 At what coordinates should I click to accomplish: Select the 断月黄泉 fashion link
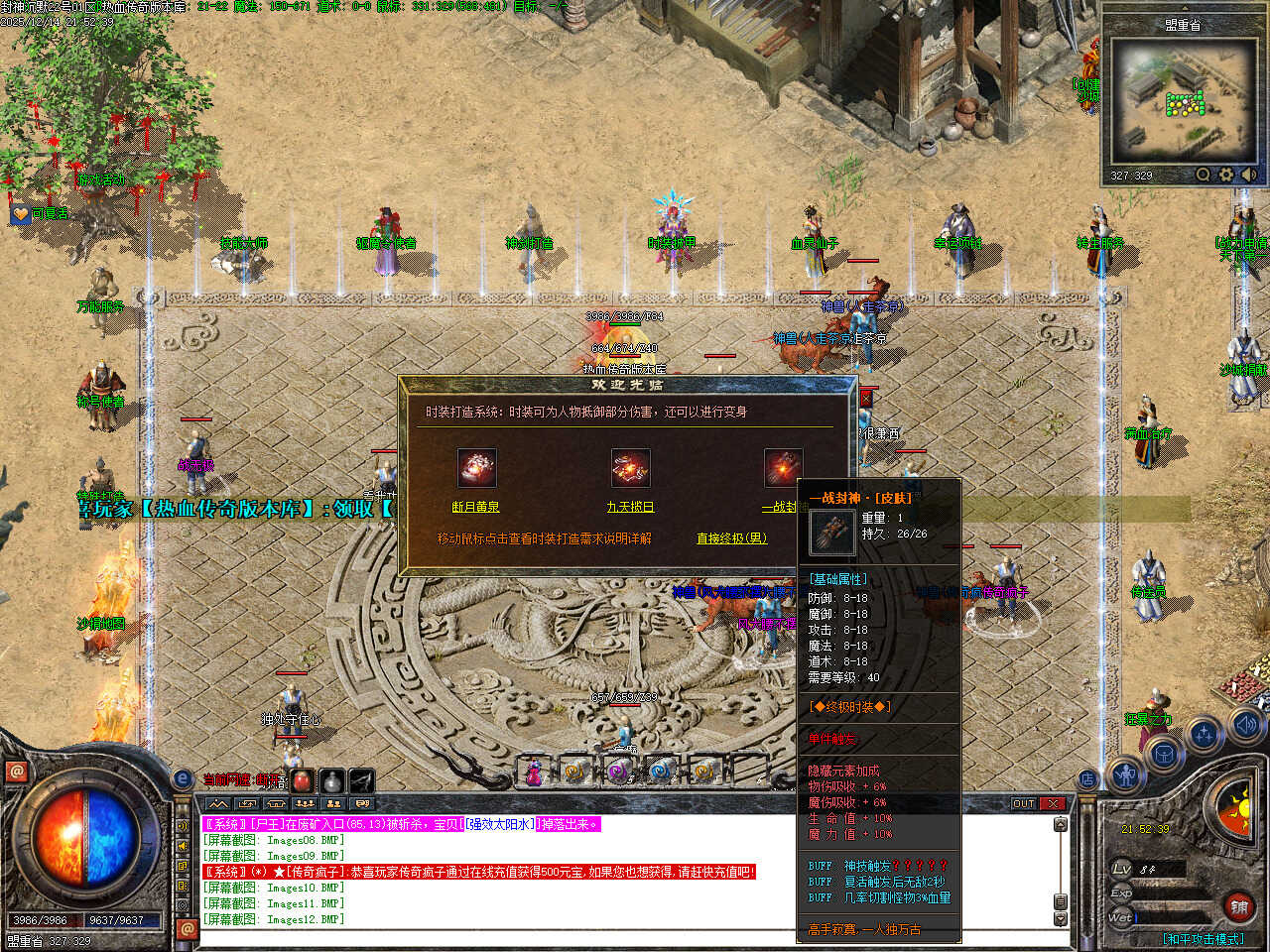(x=475, y=507)
